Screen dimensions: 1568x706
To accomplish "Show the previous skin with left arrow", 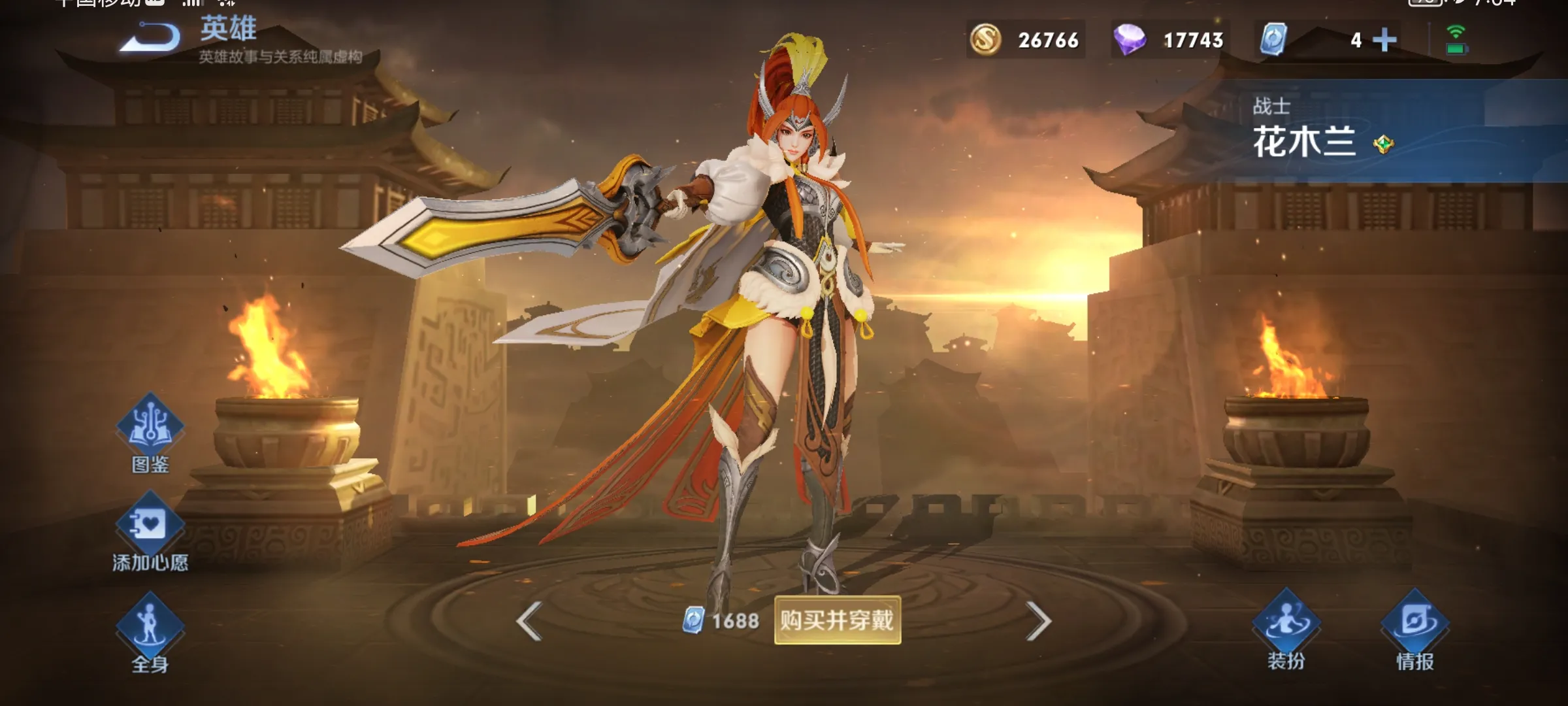I will click(x=529, y=620).
